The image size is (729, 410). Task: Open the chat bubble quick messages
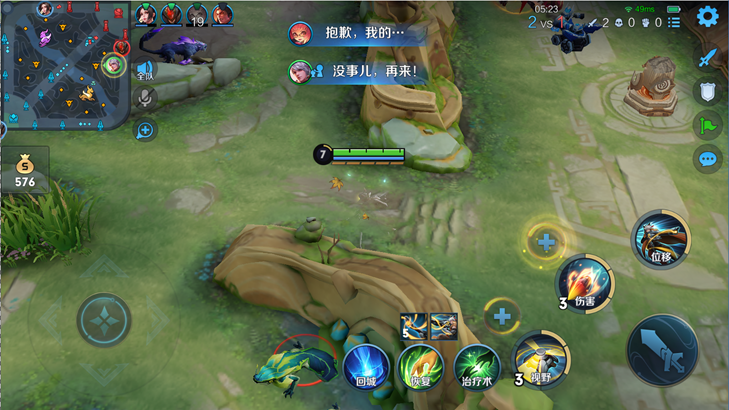(708, 158)
